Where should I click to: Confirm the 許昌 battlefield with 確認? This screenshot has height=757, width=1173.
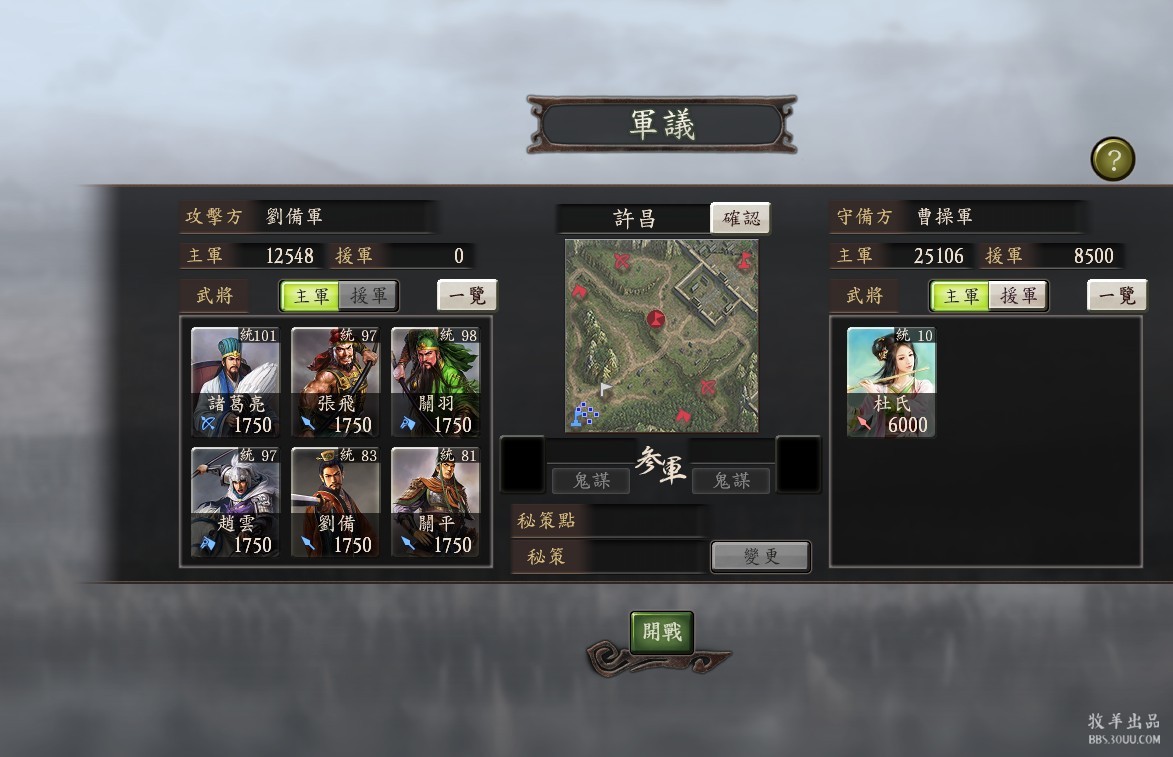point(740,218)
